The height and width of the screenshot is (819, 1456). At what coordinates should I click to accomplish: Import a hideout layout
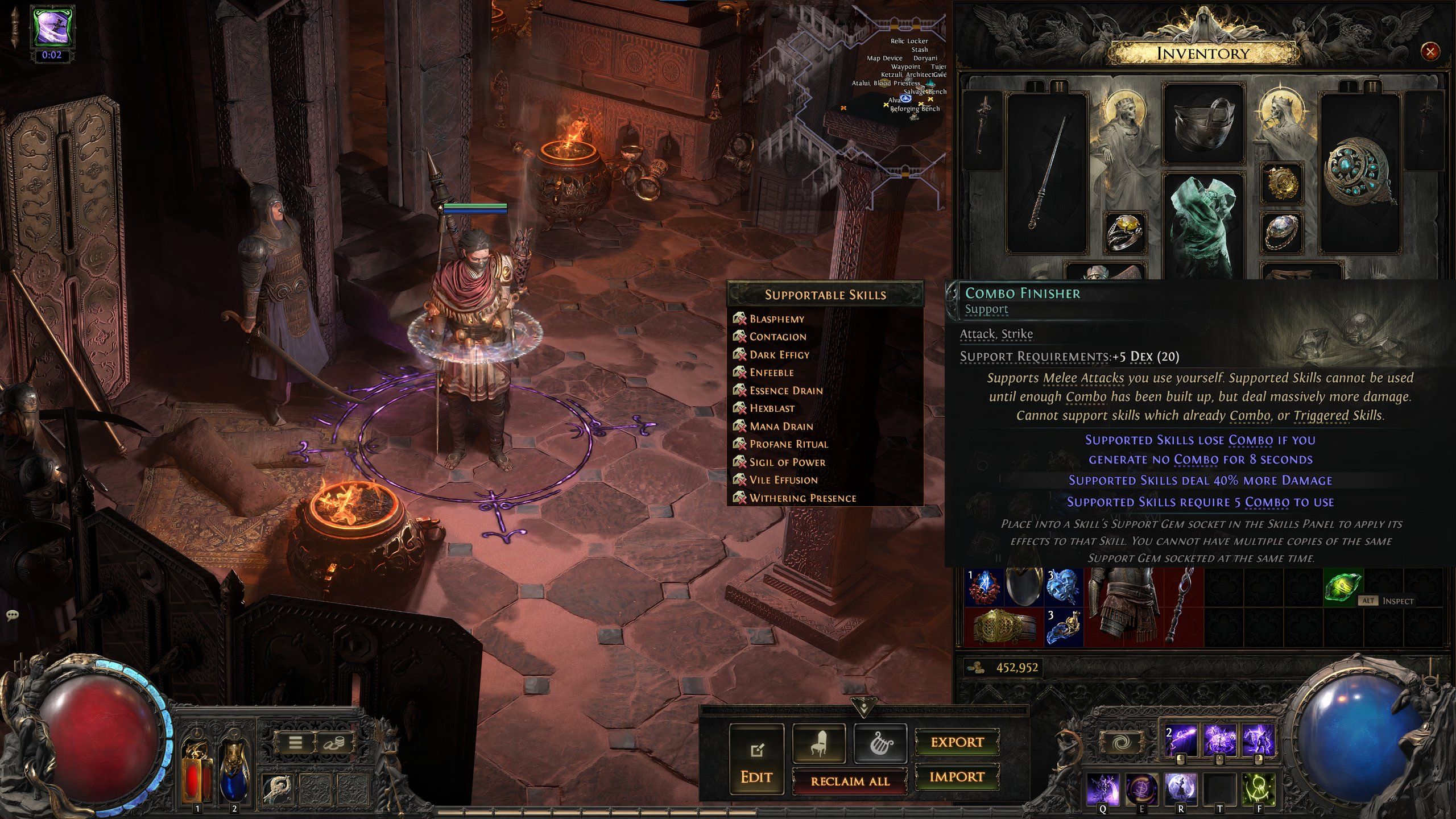tap(957, 777)
